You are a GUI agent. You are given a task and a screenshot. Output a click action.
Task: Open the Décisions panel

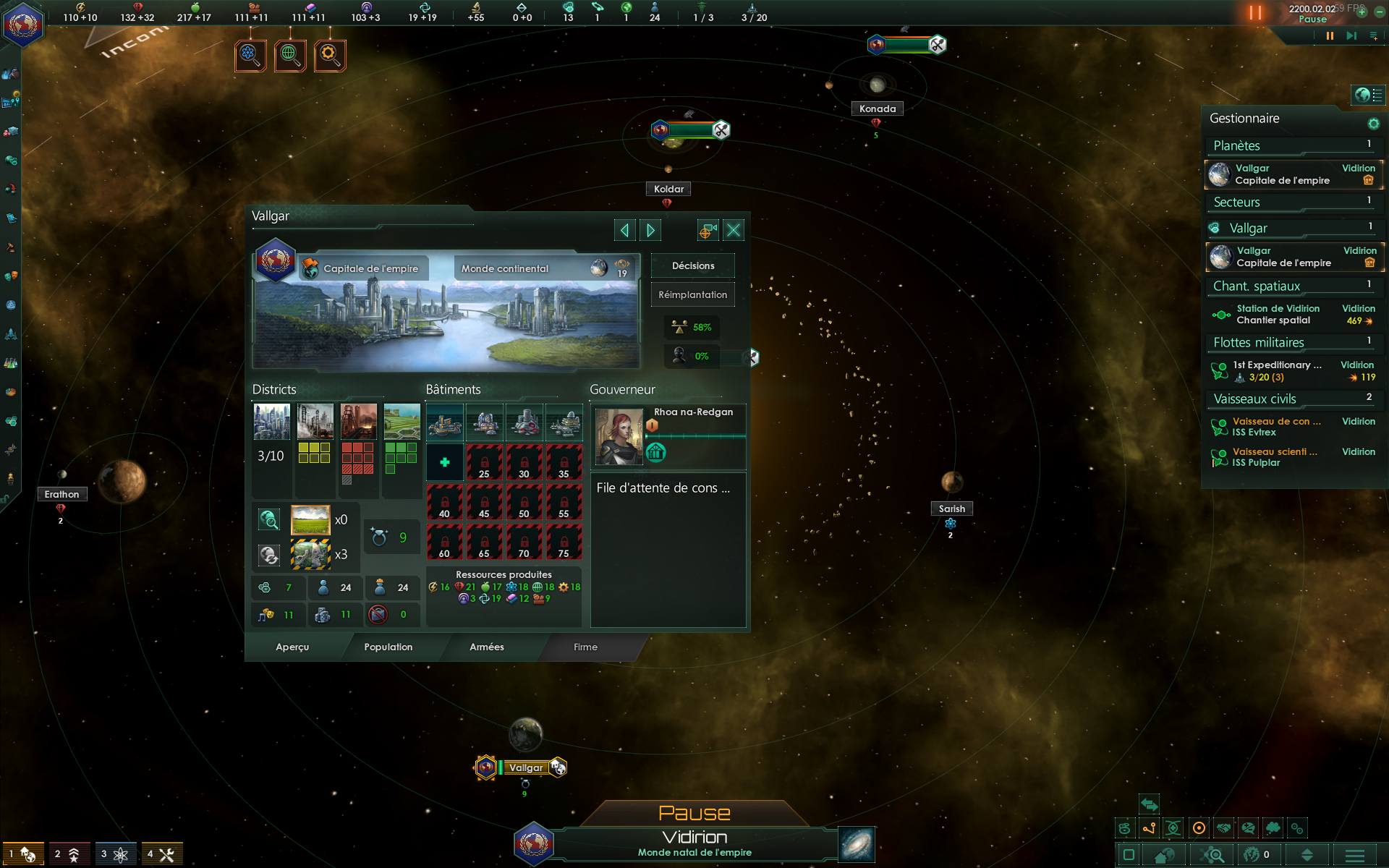click(x=692, y=265)
